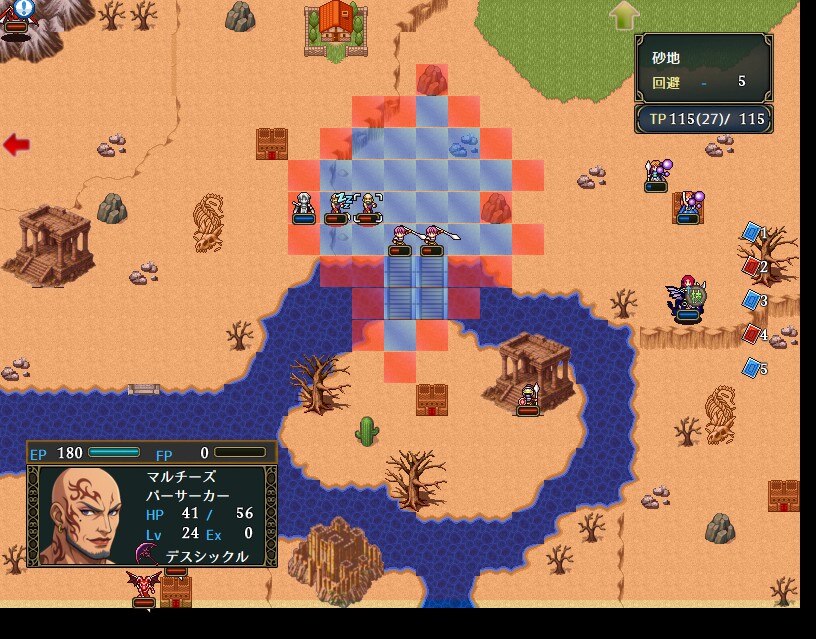The height and width of the screenshot is (639, 816).
Task: Click the red left arrow marker
Action: (x=16, y=145)
